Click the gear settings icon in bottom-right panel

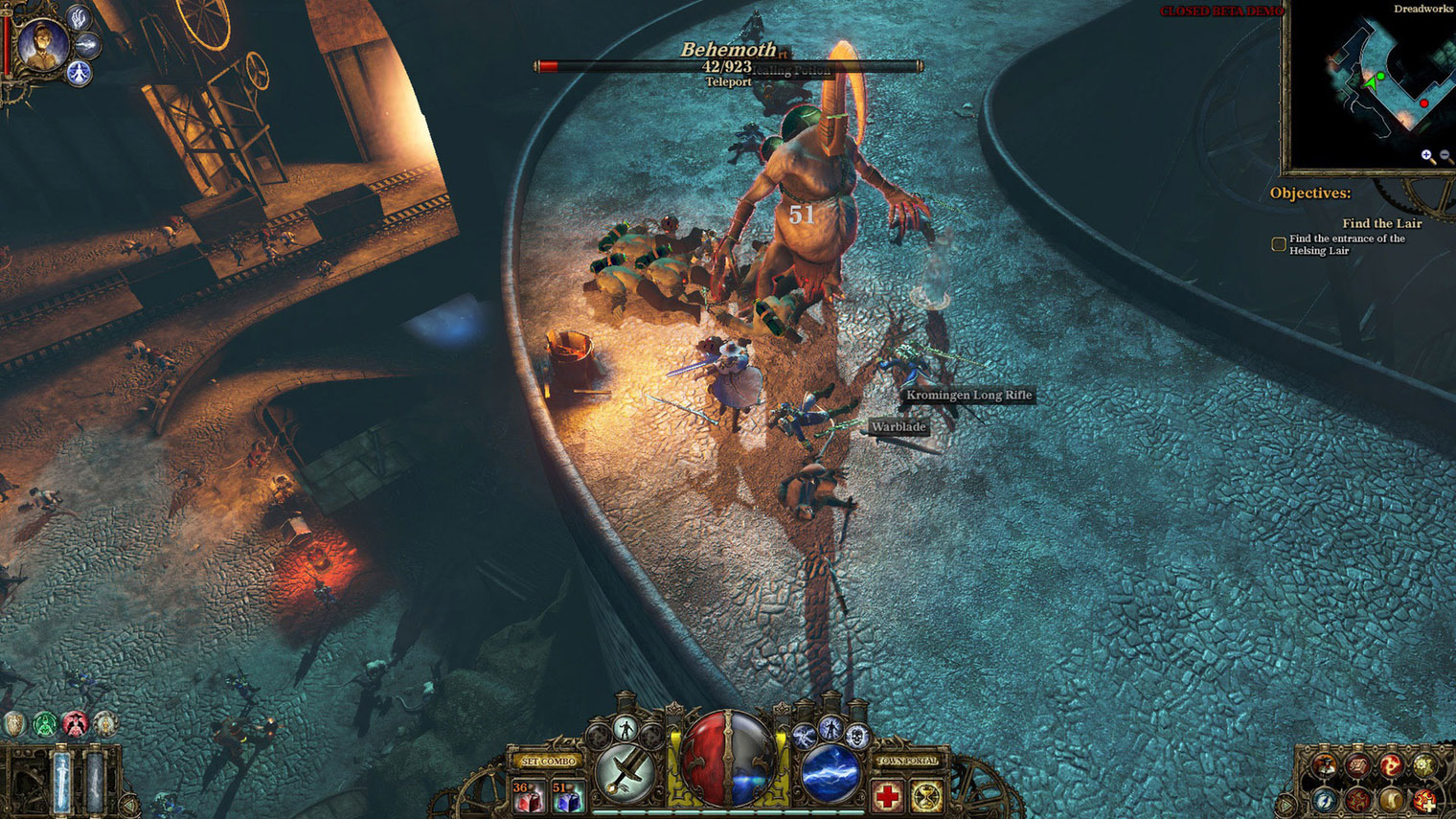tap(1423, 766)
